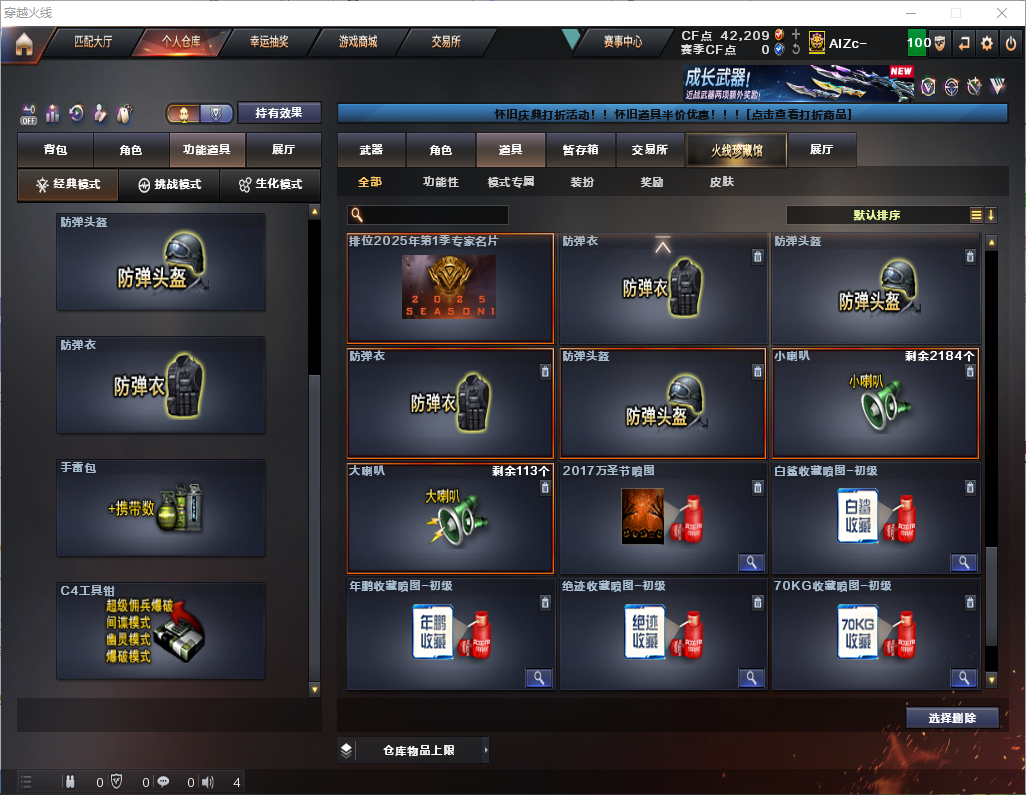Open the 火线珍藏馆 tab
Screen dimensions: 1026x795
coord(736,150)
